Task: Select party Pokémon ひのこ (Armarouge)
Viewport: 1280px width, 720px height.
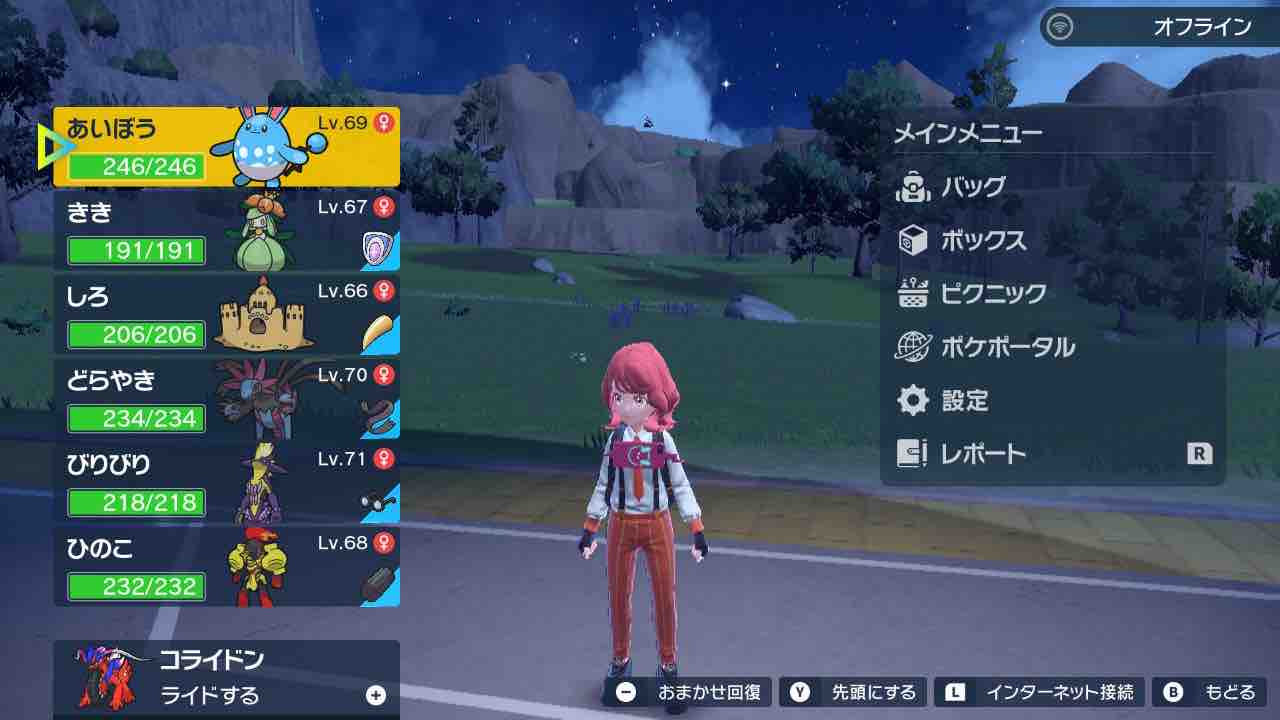Action: [x=226, y=568]
